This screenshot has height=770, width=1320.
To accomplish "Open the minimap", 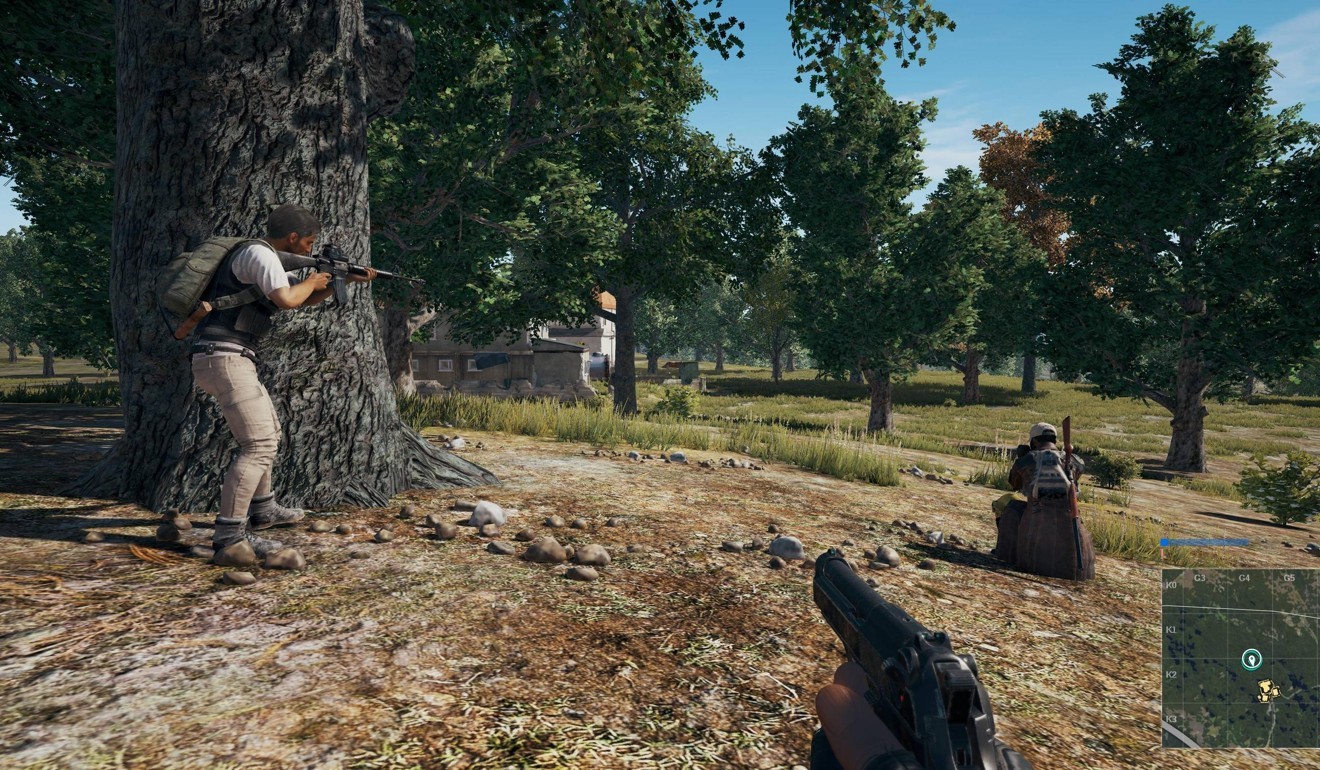I will tap(1240, 658).
